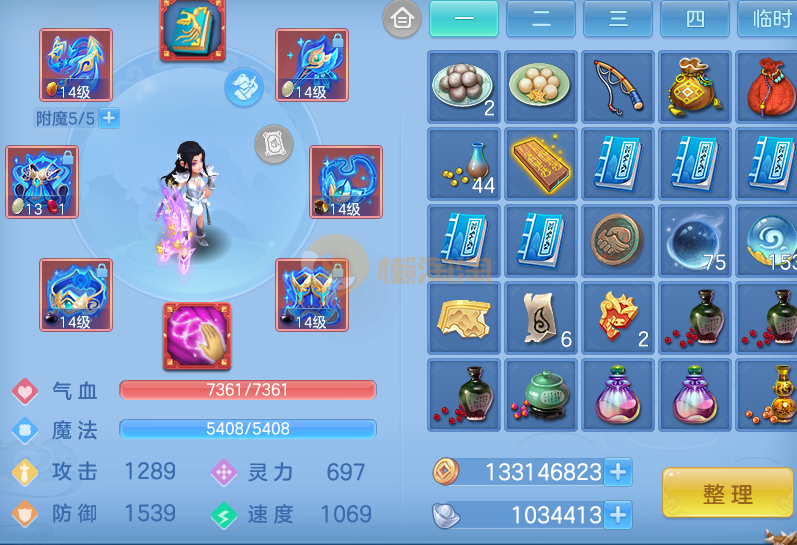Click the house icon beside the tabs
Viewport: 797px width, 545px height.
pos(402,18)
